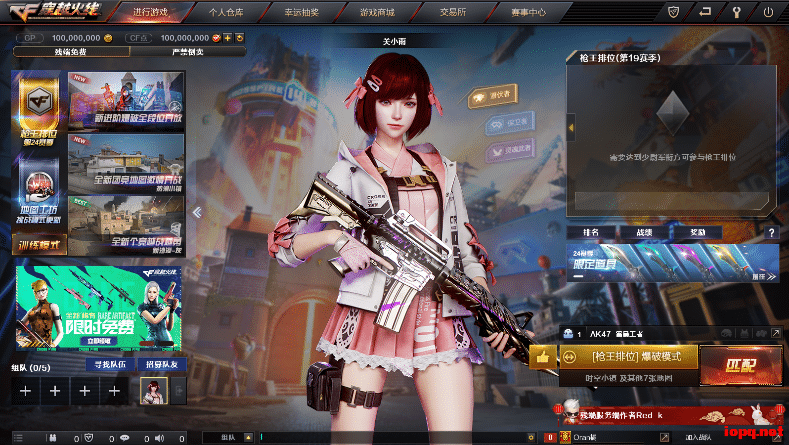Switch to the 排名 ranking tab

coord(589,231)
